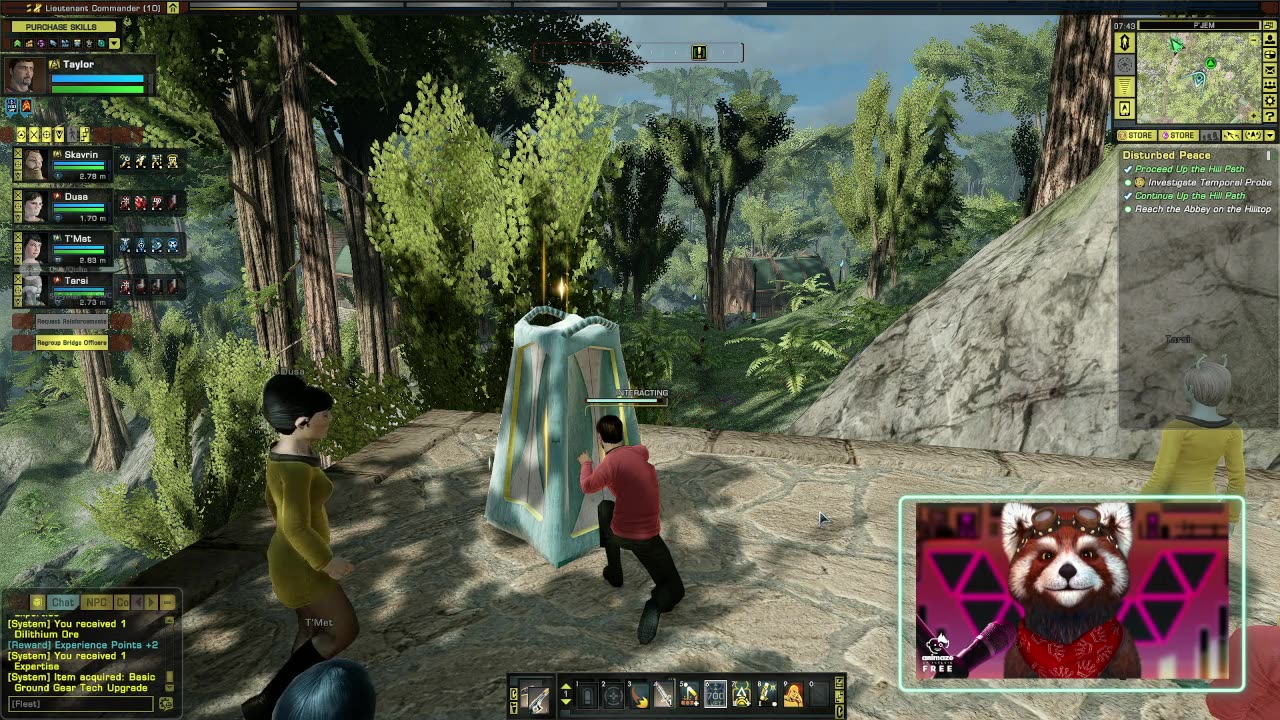Viewport: 1280px width, 720px height.
Task: Select bridge officer Skavrin's portrait
Action: 35,163
